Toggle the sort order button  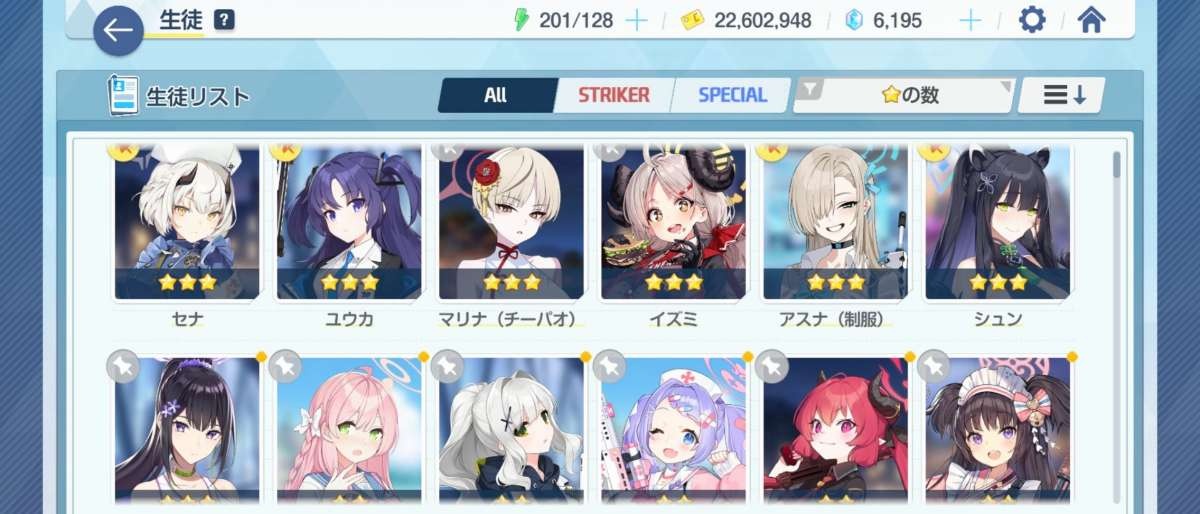tap(1063, 95)
